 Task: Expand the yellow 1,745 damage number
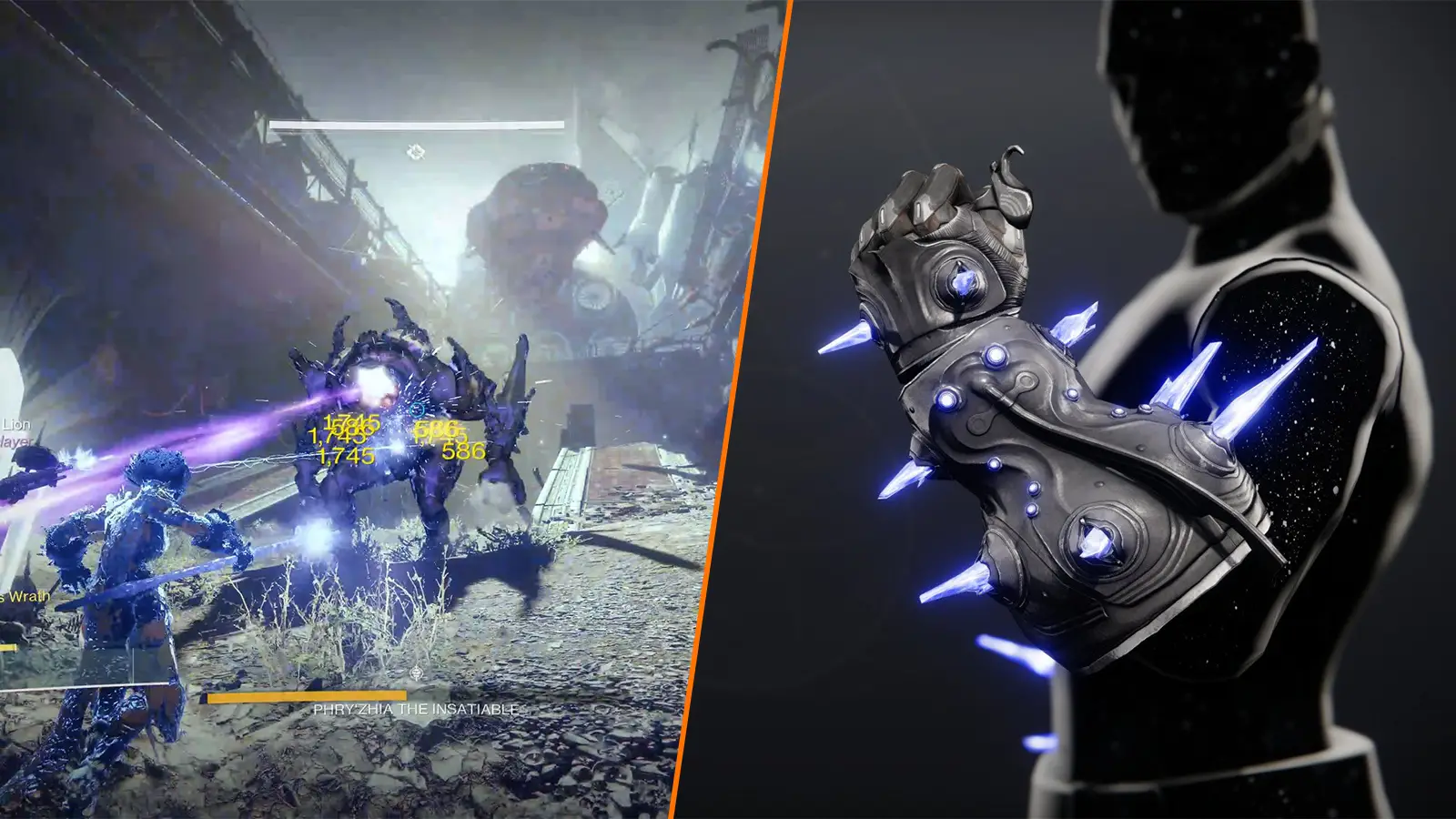pos(346,455)
